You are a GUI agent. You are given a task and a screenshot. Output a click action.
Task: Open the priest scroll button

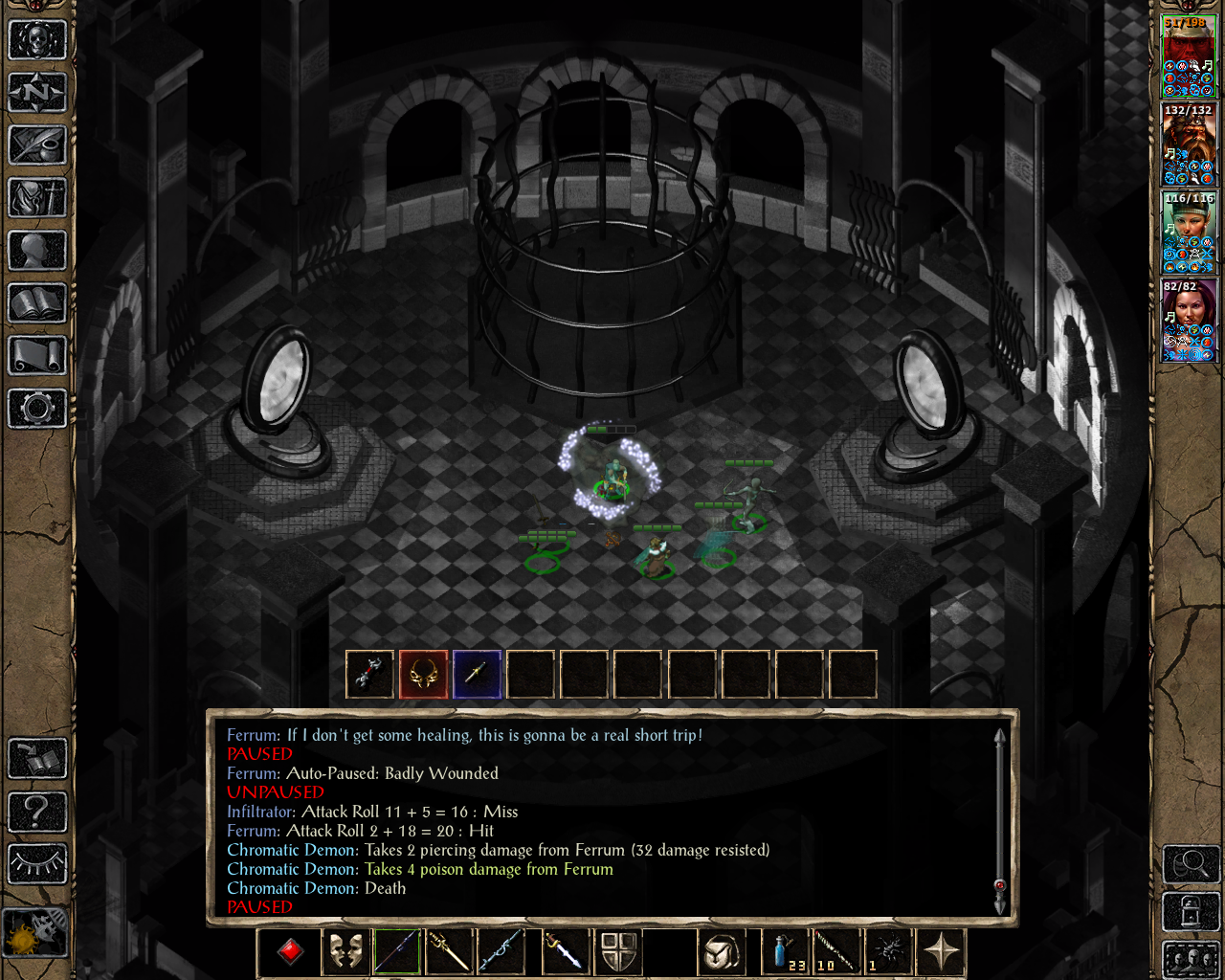click(37, 356)
